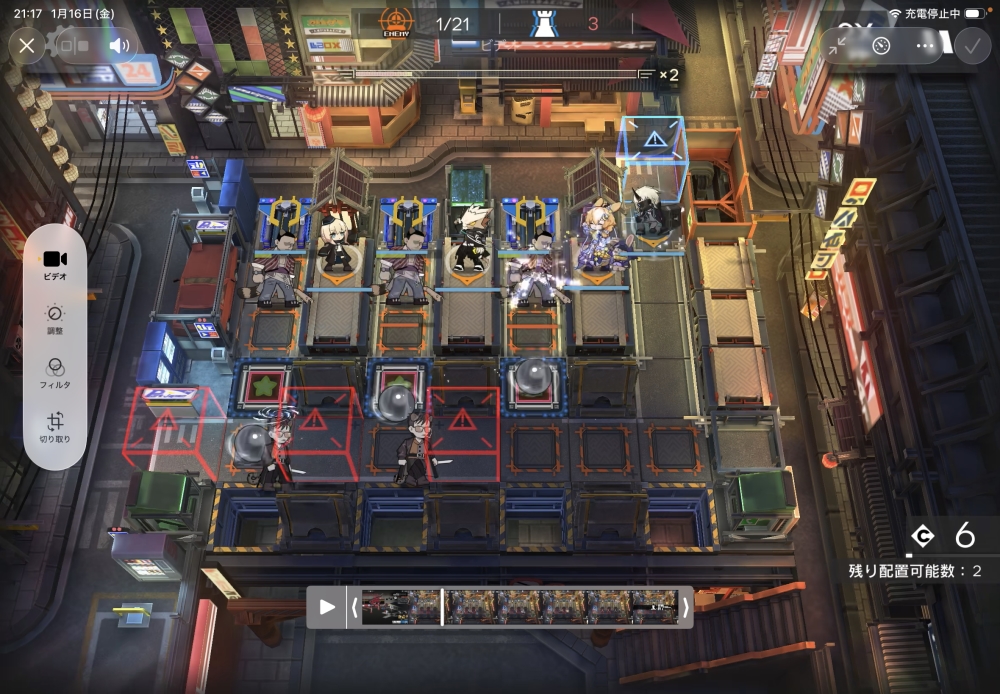The width and height of the screenshot is (1000, 694).
Task: Toggle the speaker volume icon
Action: point(120,45)
